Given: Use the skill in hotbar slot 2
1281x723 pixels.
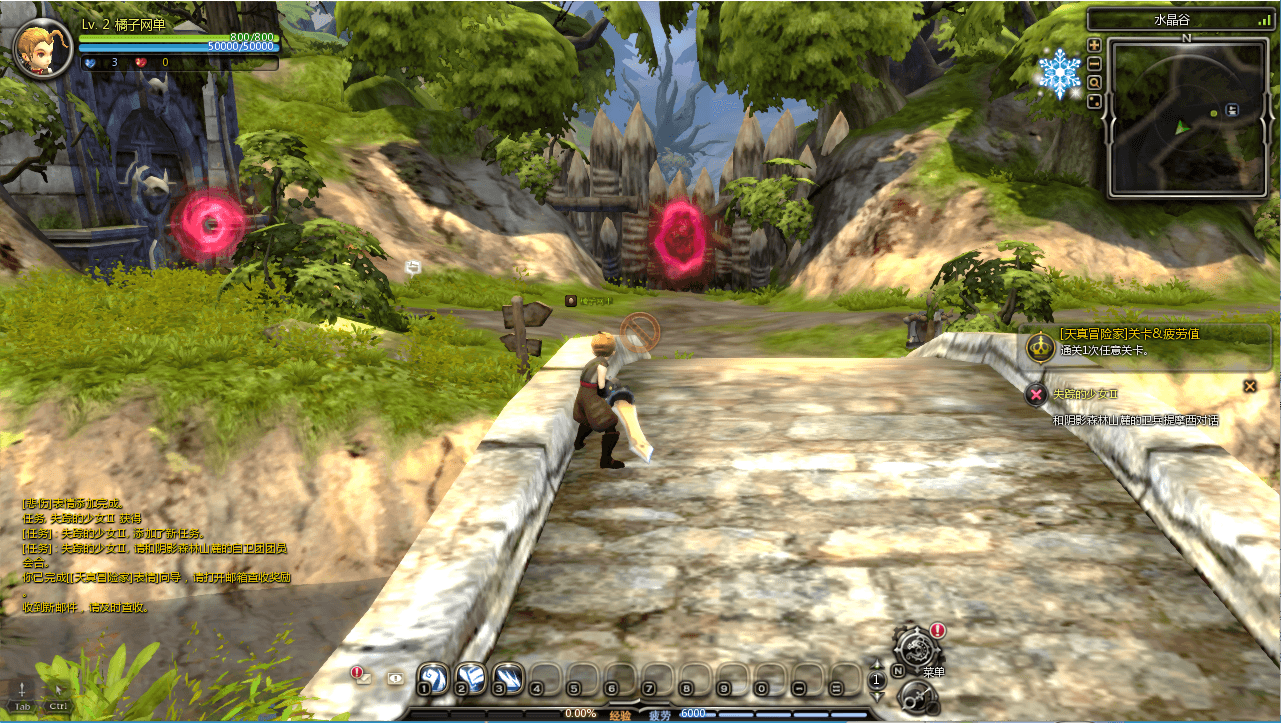Looking at the screenshot, I should coord(469,678).
